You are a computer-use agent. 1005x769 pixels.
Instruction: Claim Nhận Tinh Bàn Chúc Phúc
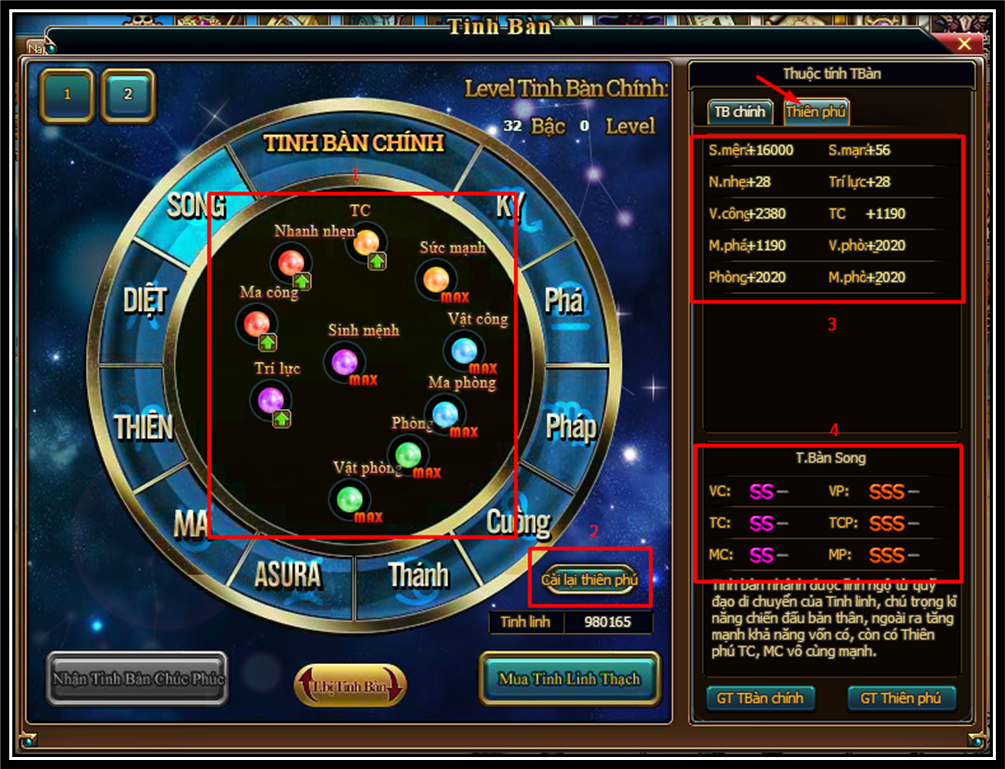[137, 679]
